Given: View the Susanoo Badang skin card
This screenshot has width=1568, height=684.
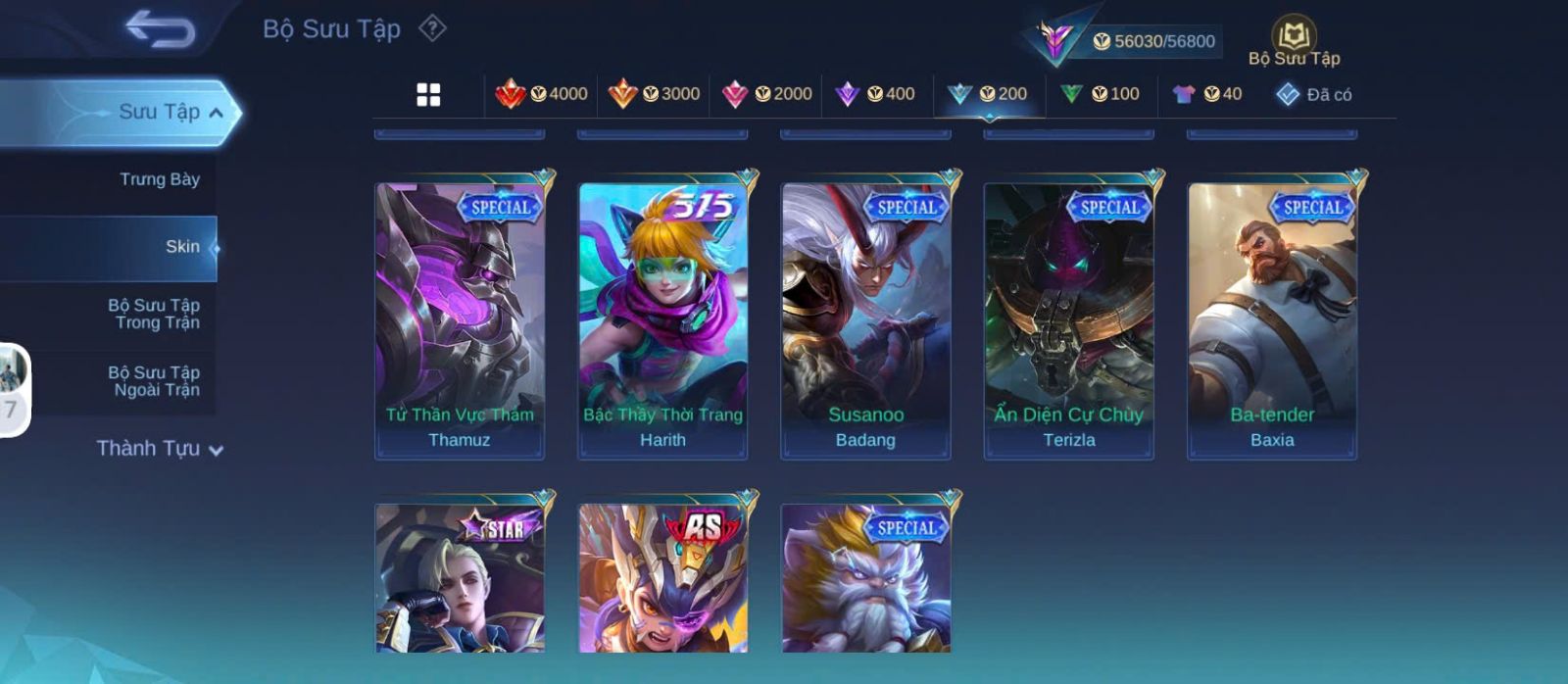Looking at the screenshot, I should pyautogui.click(x=865, y=319).
